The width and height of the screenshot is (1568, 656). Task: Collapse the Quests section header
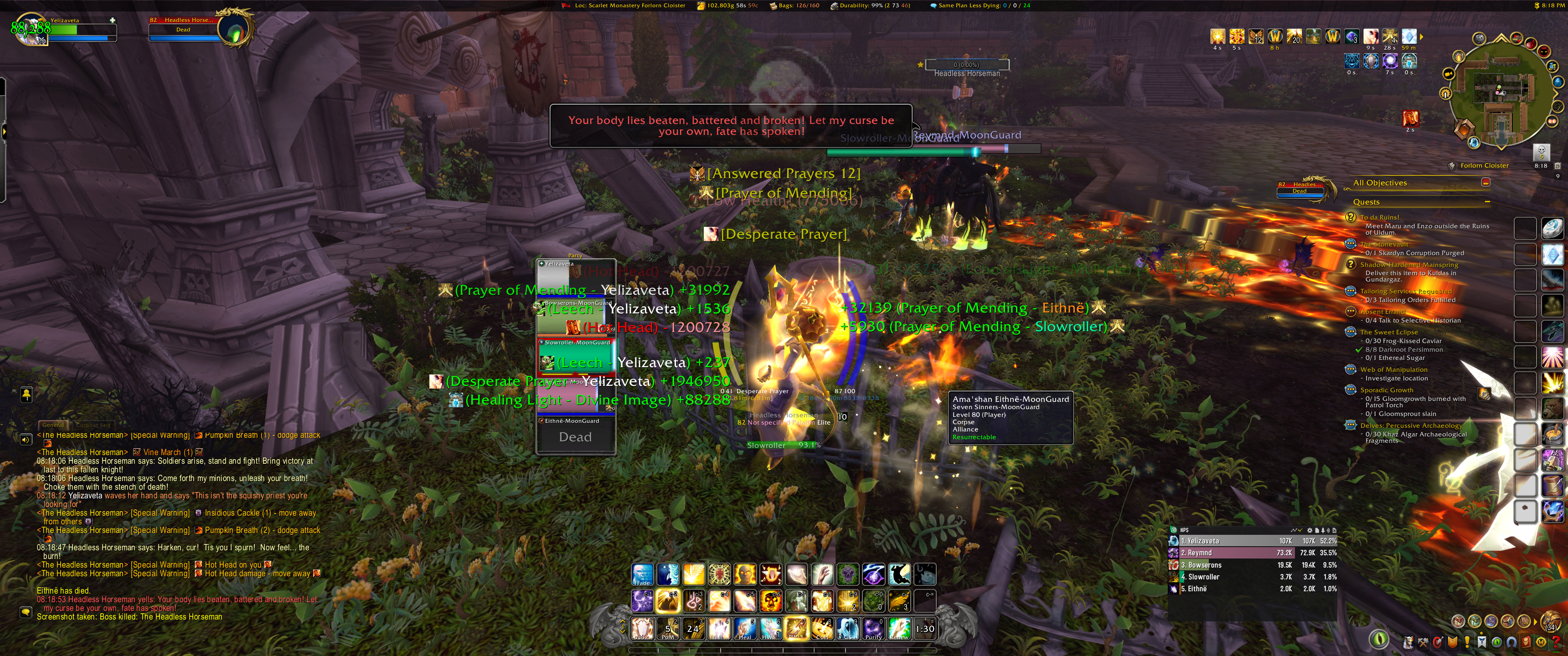pyautogui.click(x=1487, y=202)
